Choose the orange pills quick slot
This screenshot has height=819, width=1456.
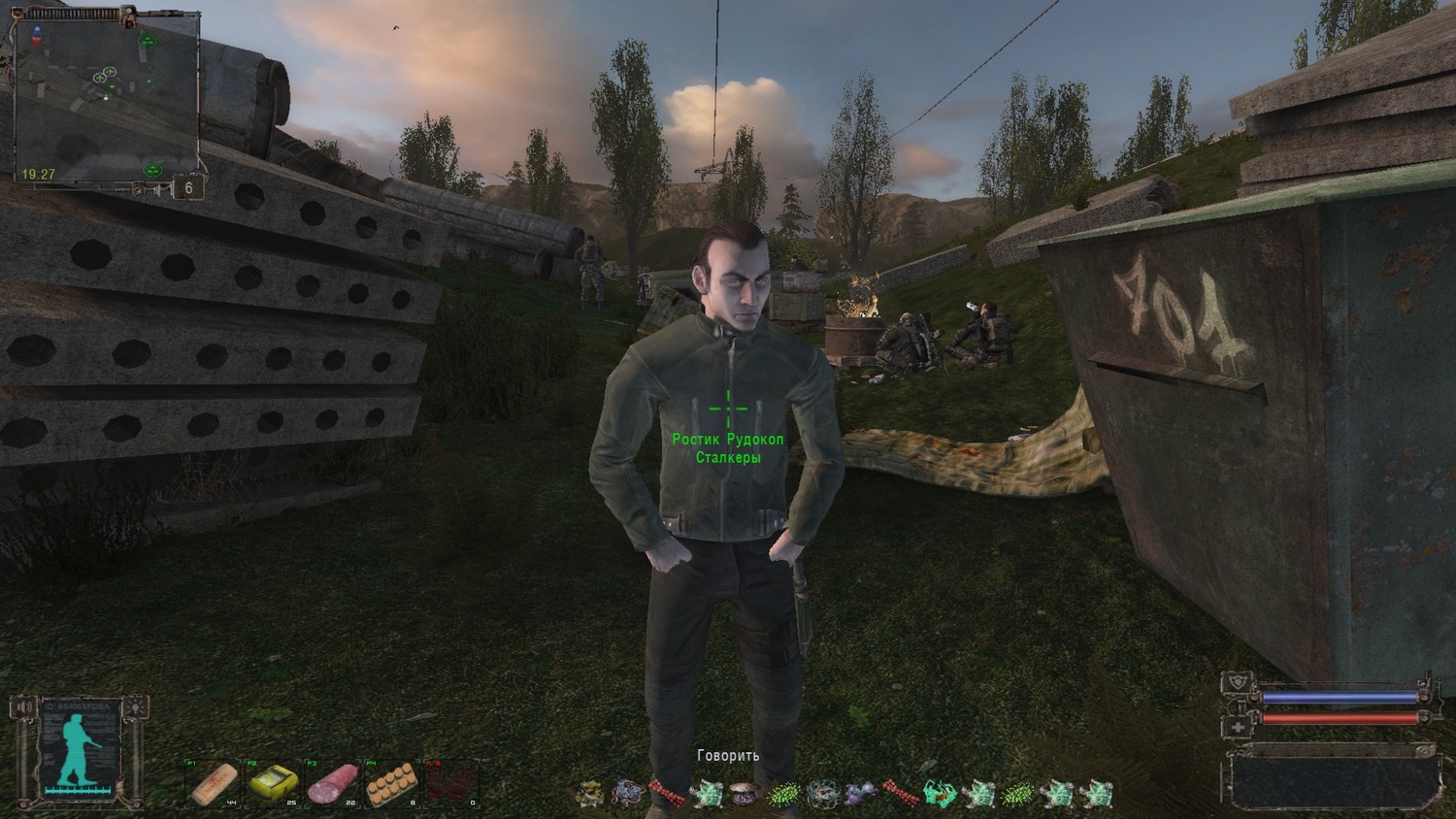[x=392, y=782]
